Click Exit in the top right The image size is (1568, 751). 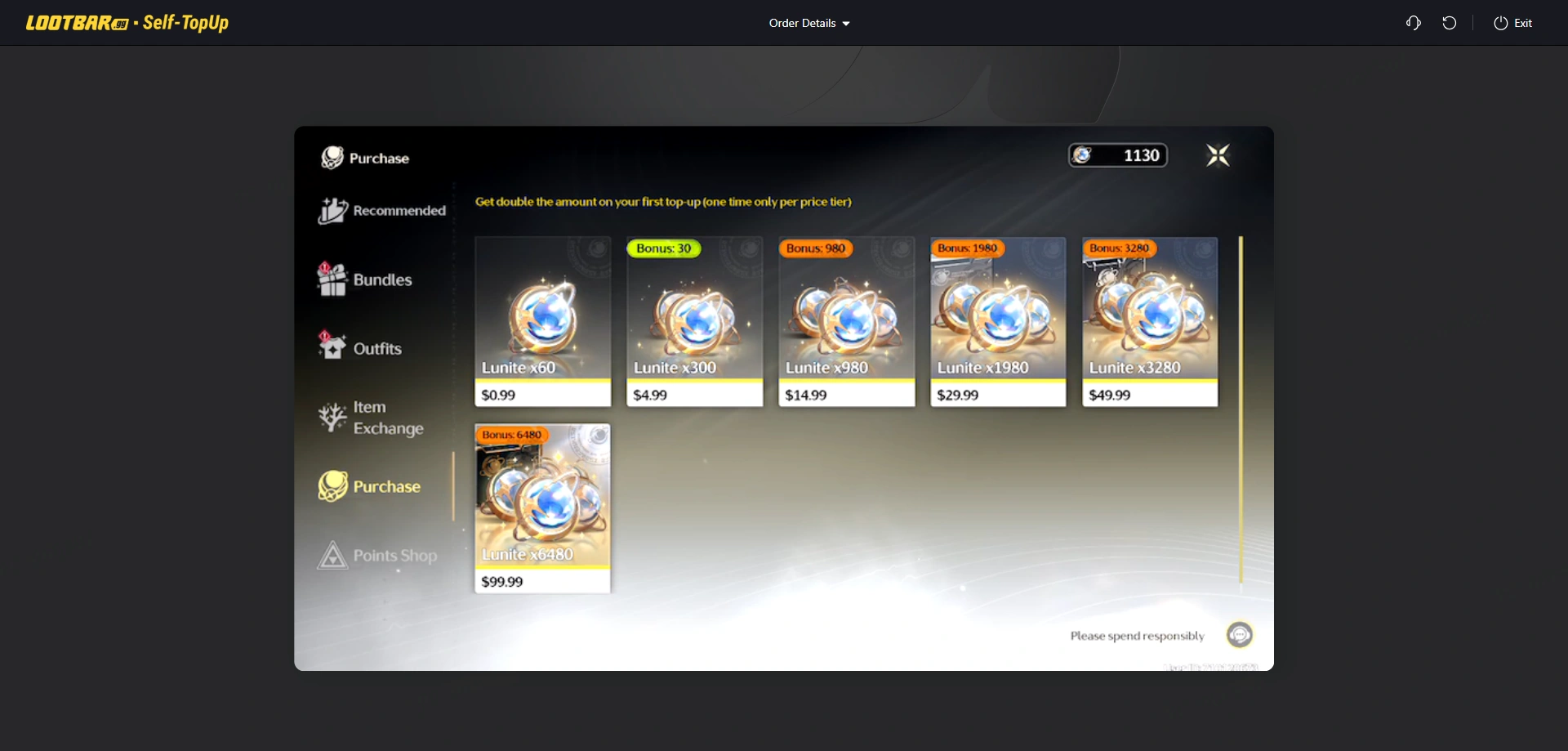pos(1522,23)
